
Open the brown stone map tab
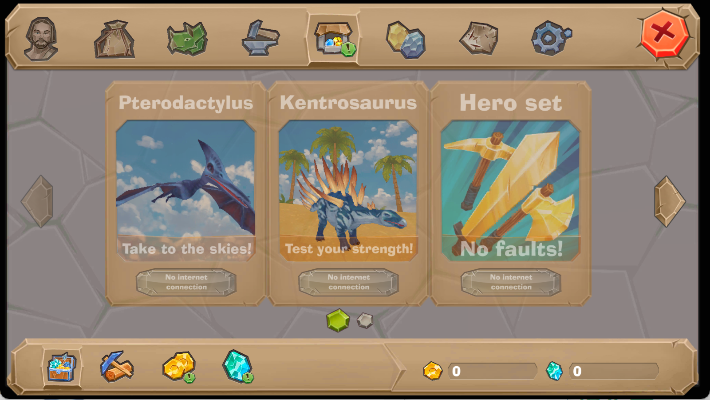coord(478,39)
